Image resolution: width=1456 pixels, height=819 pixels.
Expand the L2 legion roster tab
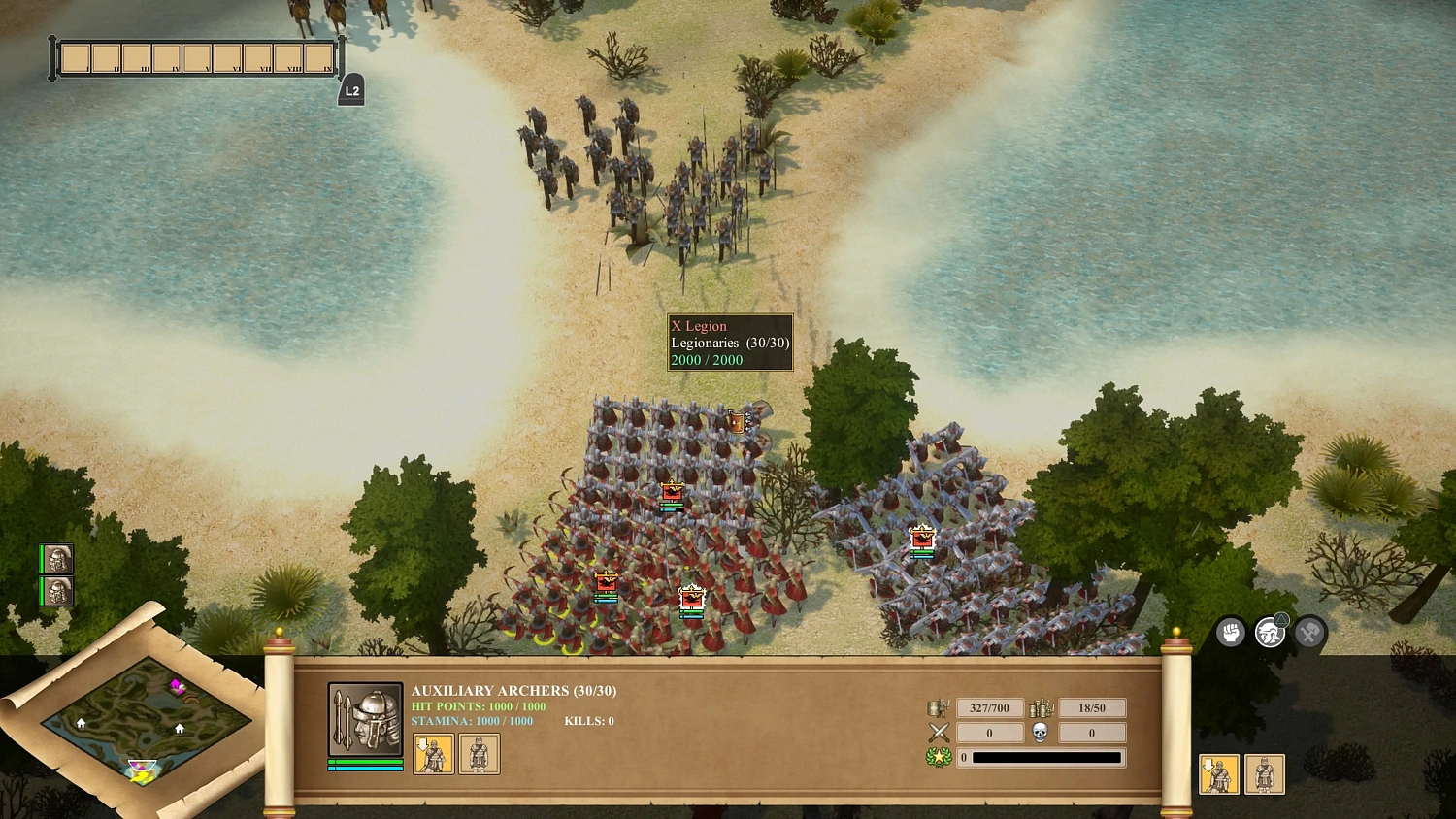coord(350,88)
